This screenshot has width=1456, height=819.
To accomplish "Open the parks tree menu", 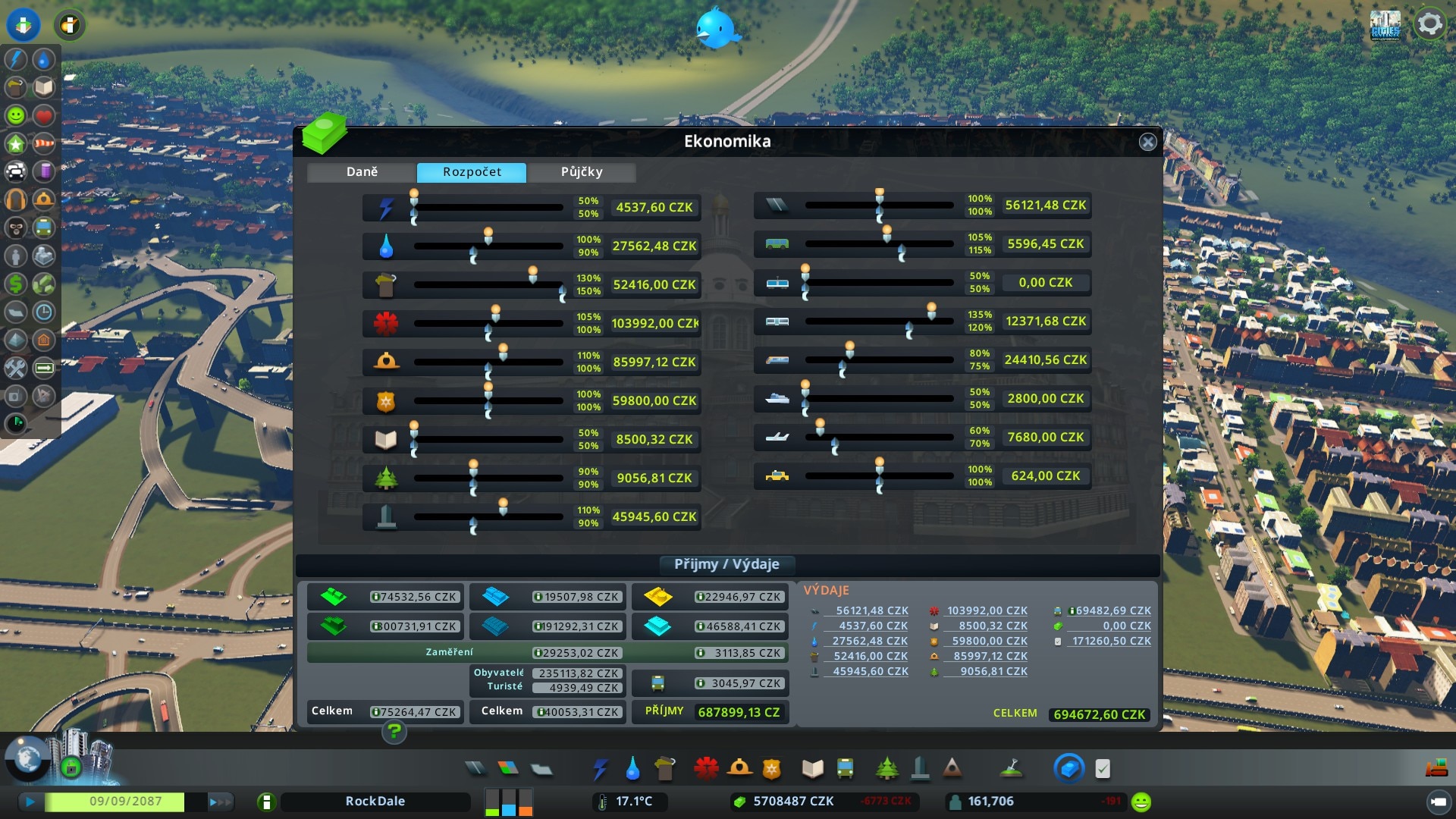I will pos(886,769).
